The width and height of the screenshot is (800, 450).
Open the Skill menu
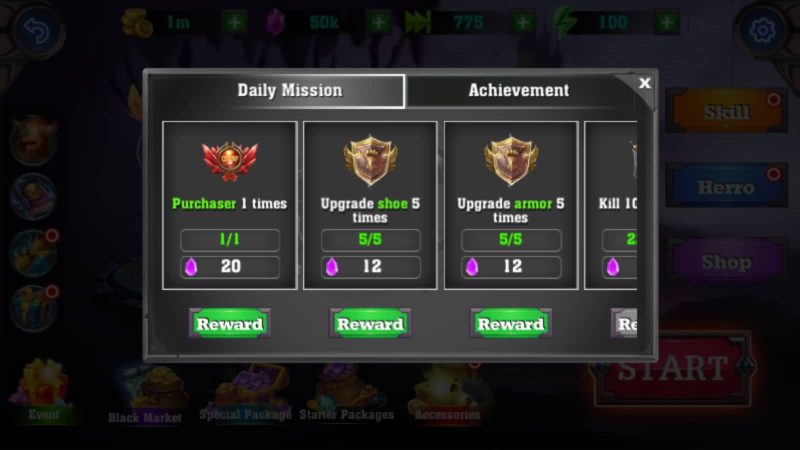point(726,112)
